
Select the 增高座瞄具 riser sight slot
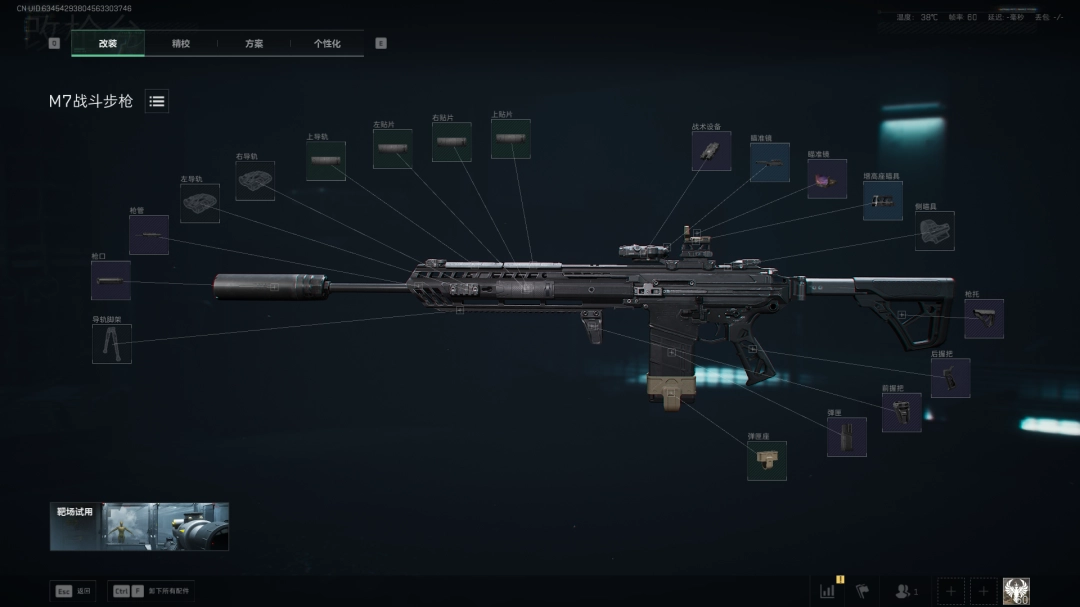click(883, 201)
